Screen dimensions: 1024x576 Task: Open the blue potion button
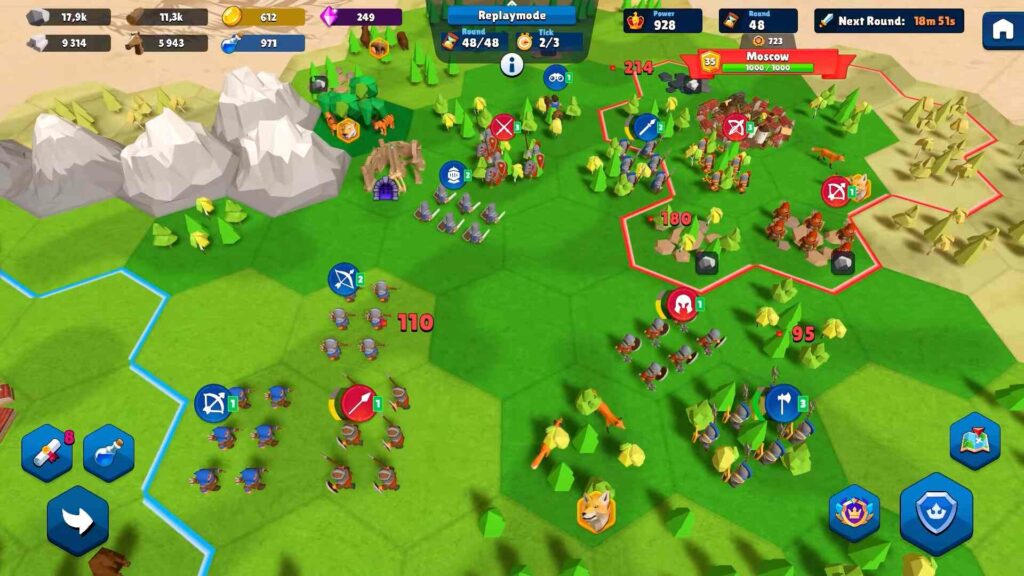point(108,453)
